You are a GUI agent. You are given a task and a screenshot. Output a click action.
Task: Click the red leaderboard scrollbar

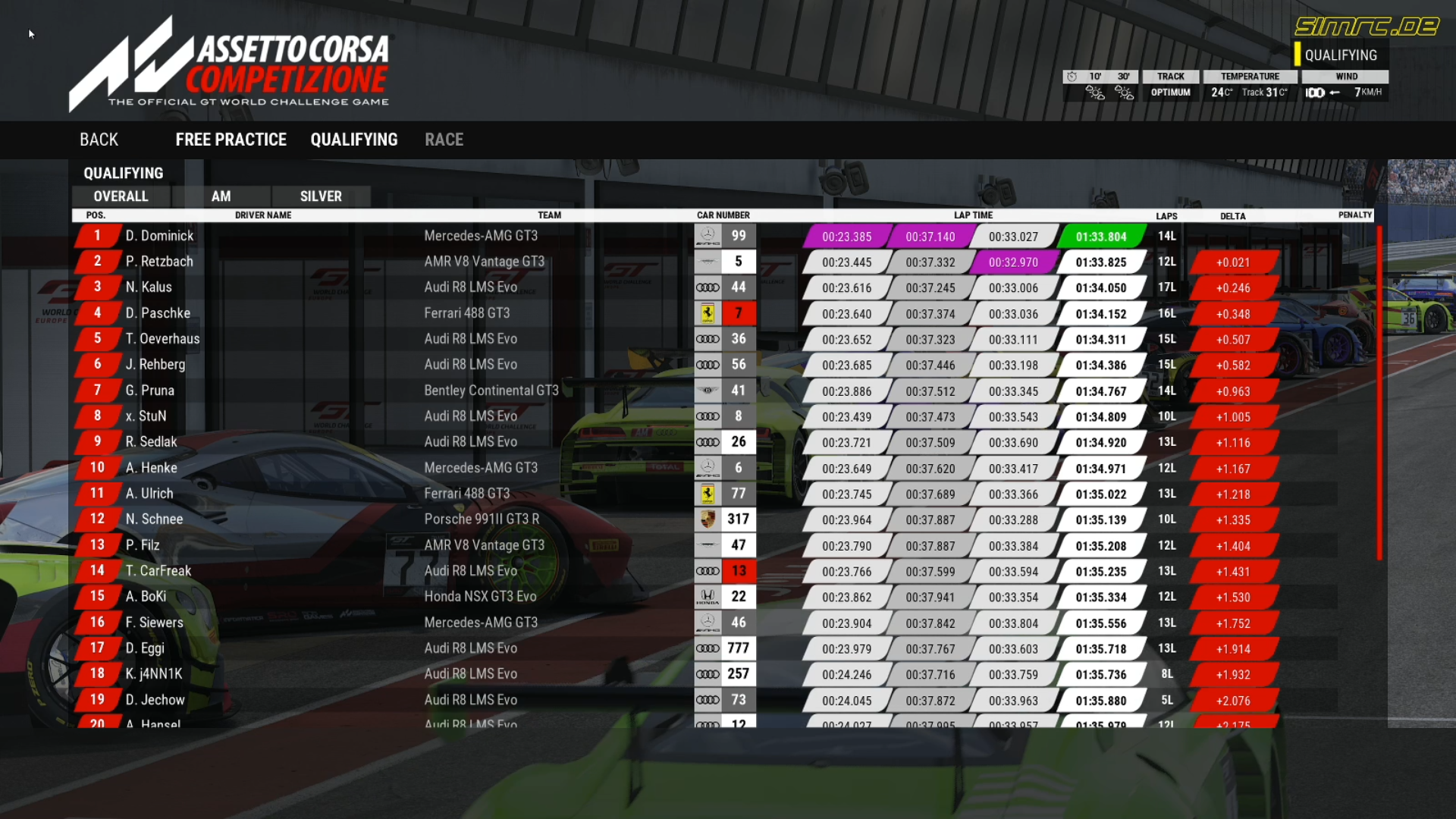pos(1379,393)
